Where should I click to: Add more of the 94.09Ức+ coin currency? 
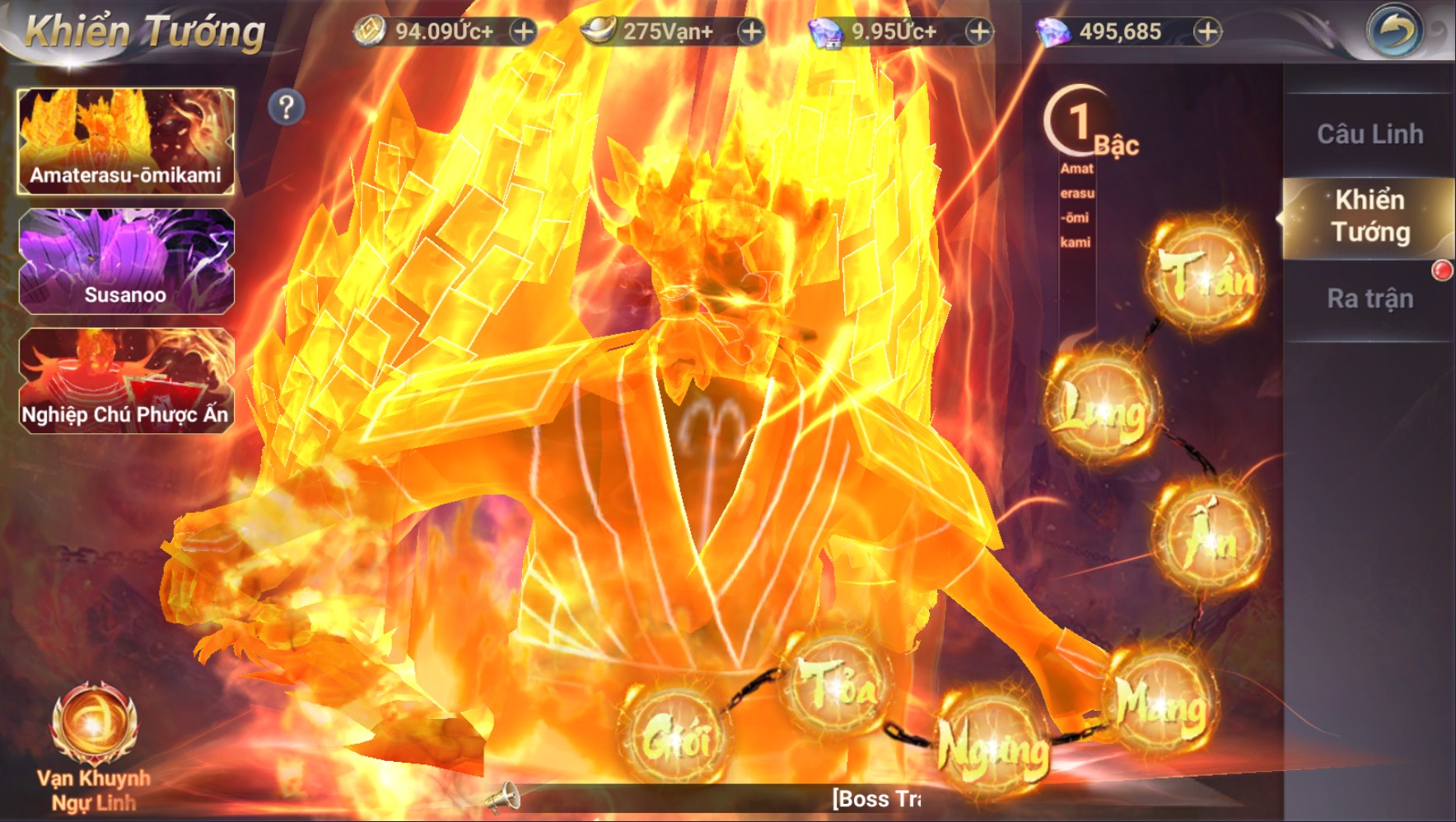pos(523,32)
